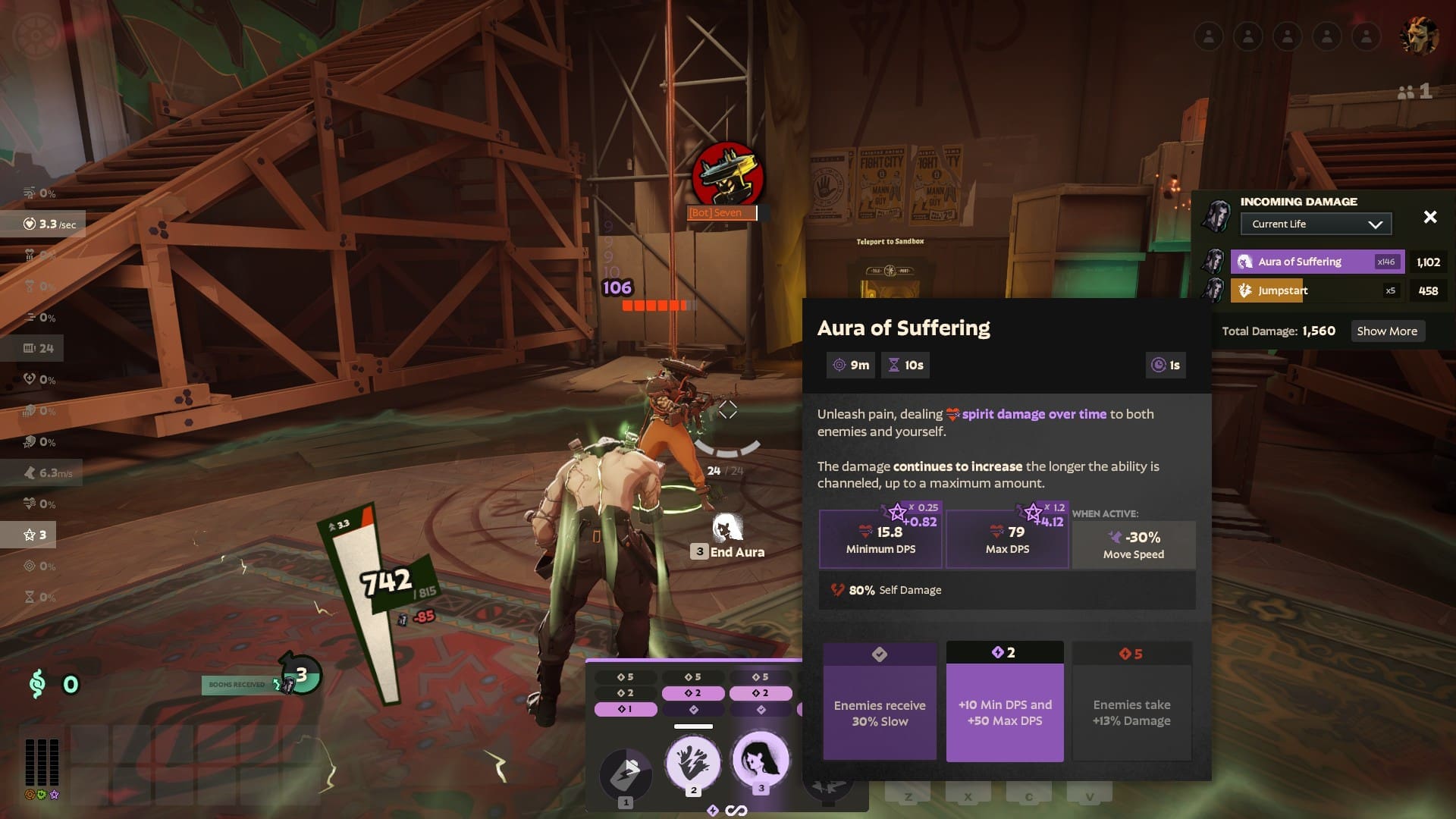Activate the first ability with lightning bolt
This screenshot has height=819, width=1456.
[x=626, y=773]
